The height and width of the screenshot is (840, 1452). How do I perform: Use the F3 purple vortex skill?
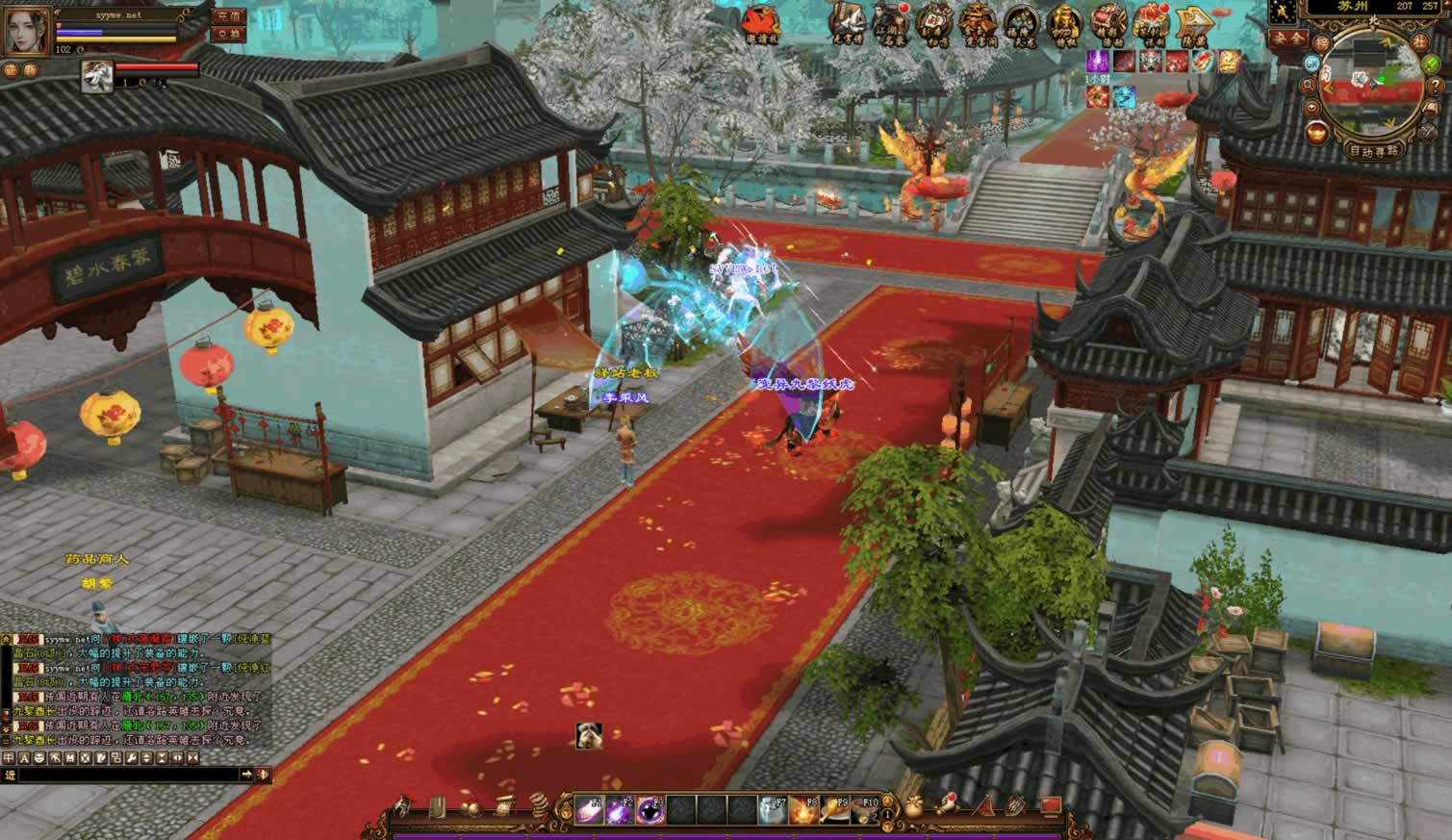(650, 810)
